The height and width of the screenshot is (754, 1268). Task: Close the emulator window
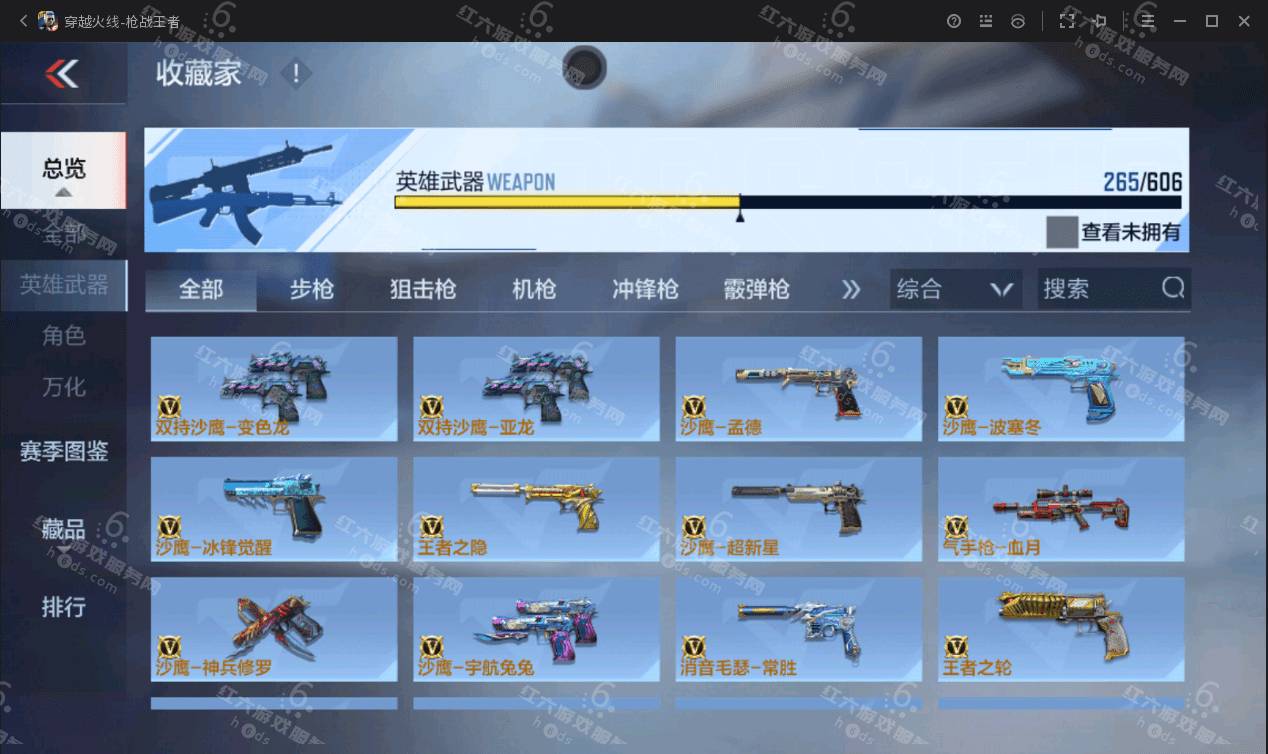[1243, 21]
